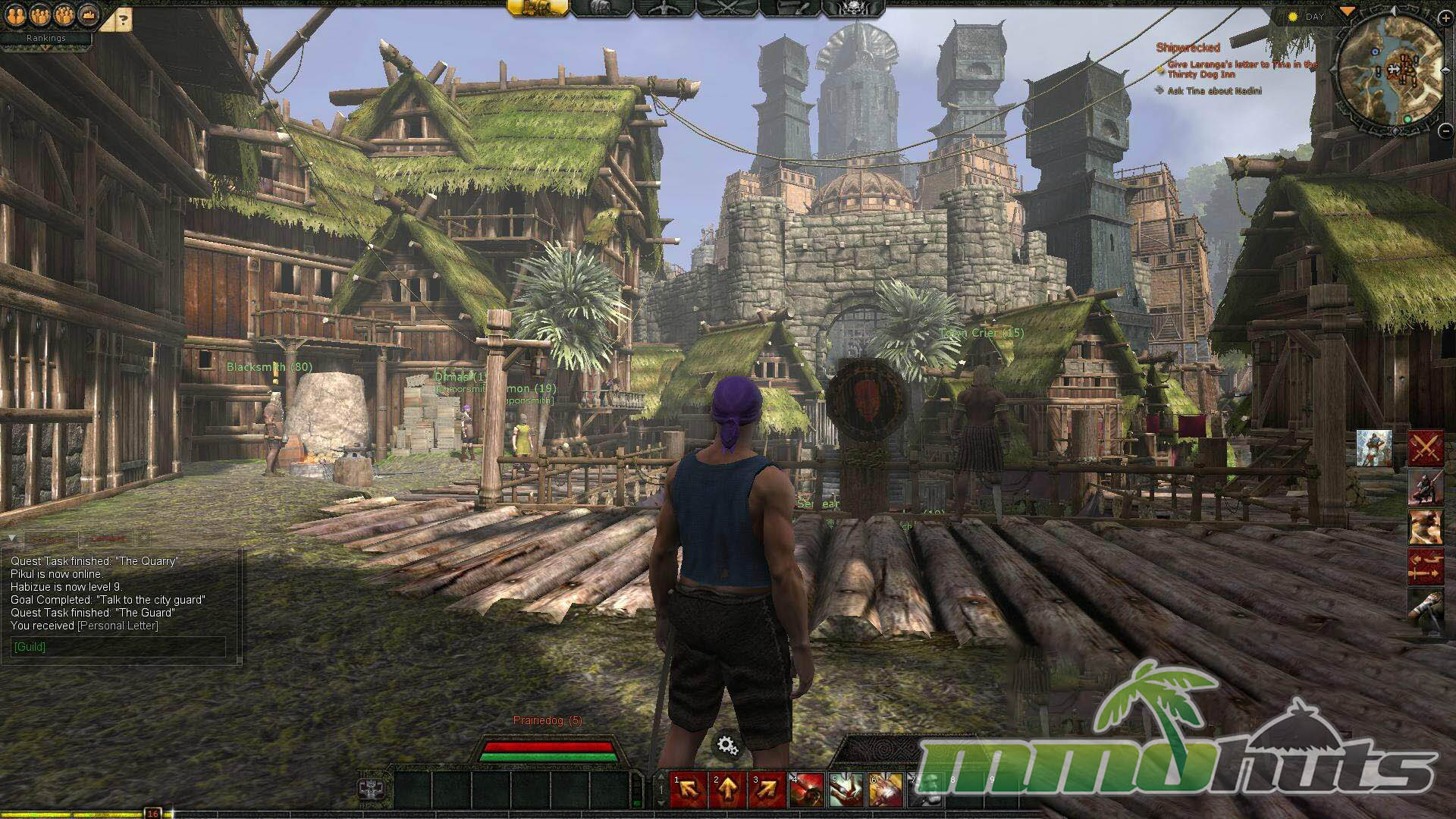Select the crossed swords stance icon
The width and height of the screenshot is (1456, 819).
(1425, 448)
